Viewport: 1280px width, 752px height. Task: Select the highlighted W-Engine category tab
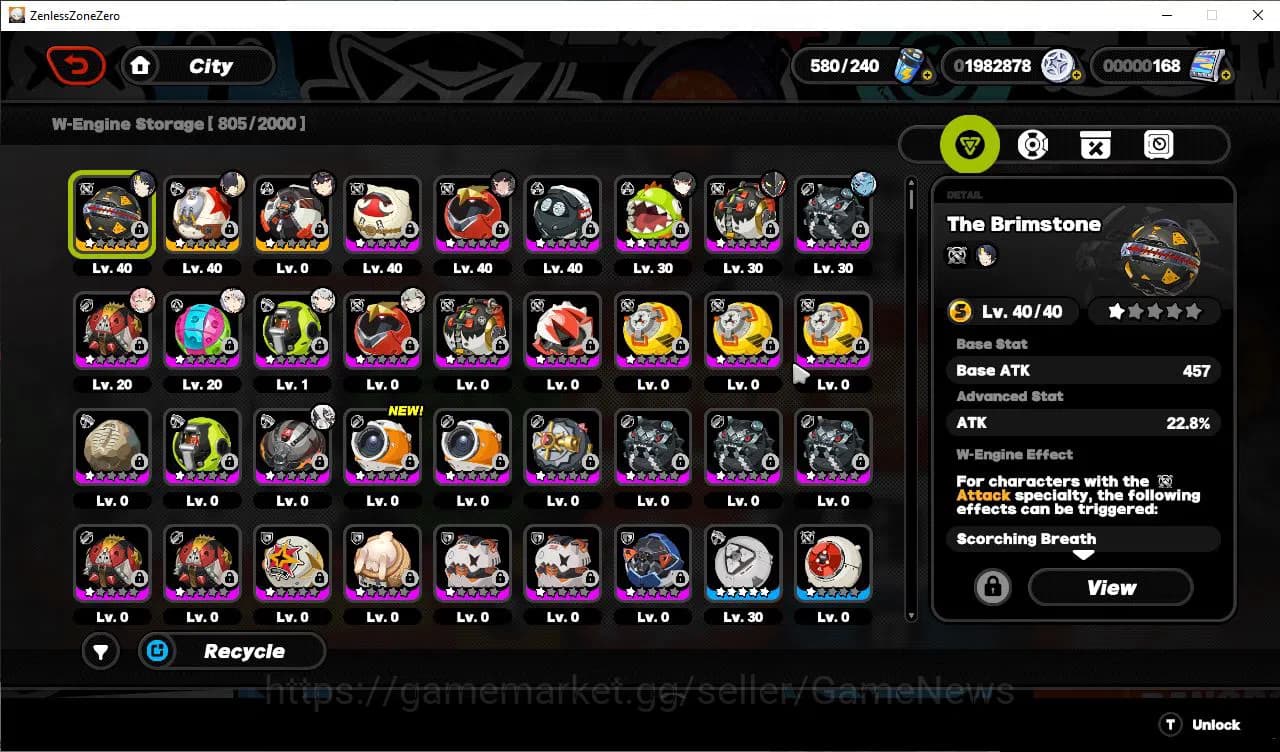pyautogui.click(x=970, y=144)
